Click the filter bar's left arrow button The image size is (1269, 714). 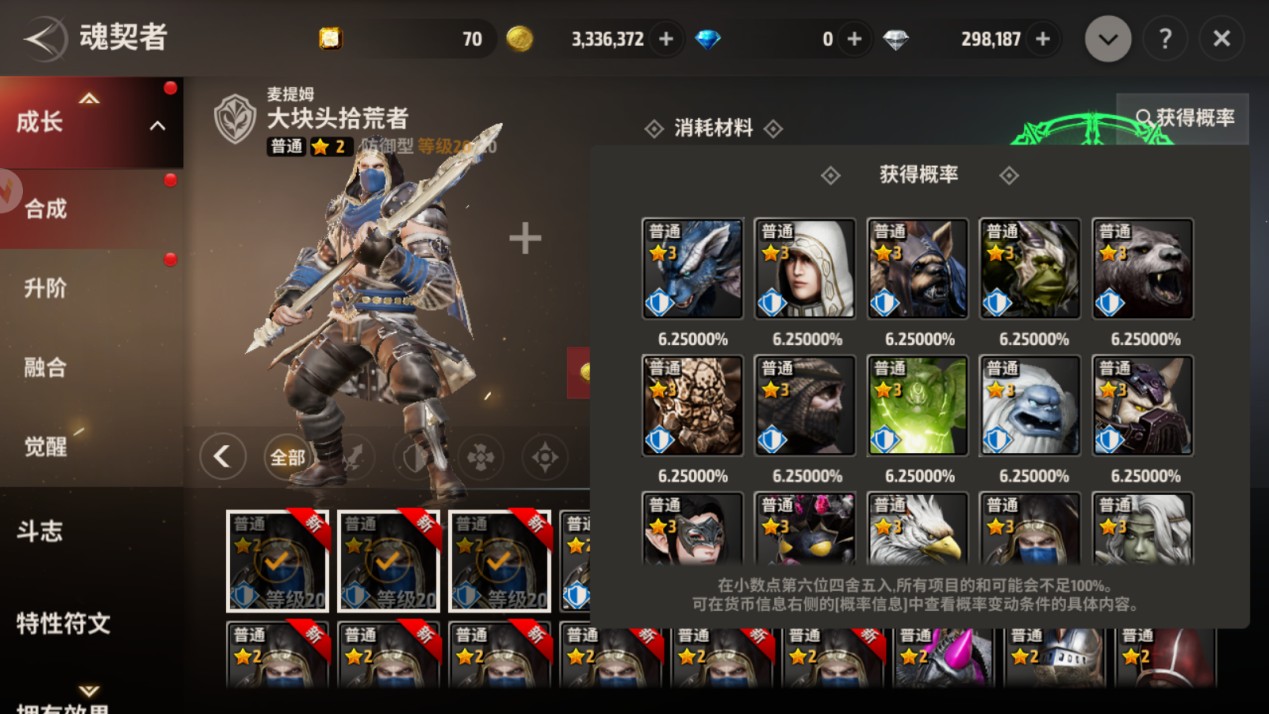pyautogui.click(x=222, y=457)
